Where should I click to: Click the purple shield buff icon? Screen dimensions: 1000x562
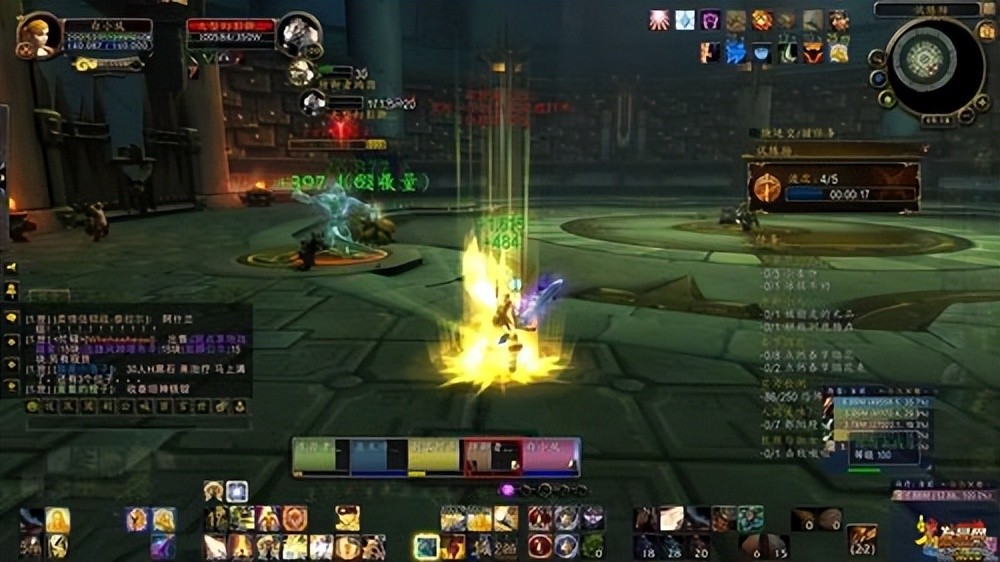pyautogui.click(x=710, y=20)
